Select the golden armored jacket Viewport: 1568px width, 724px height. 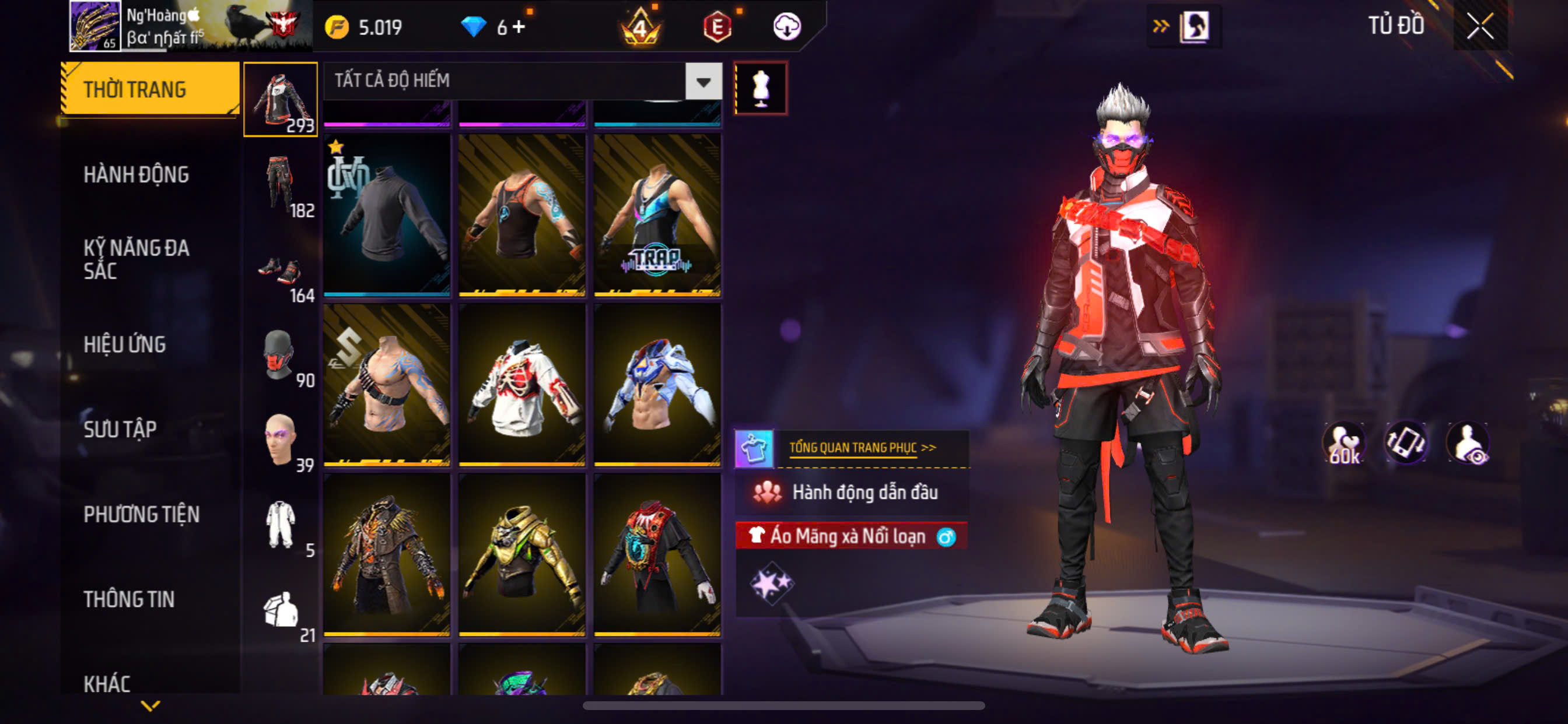tap(521, 555)
